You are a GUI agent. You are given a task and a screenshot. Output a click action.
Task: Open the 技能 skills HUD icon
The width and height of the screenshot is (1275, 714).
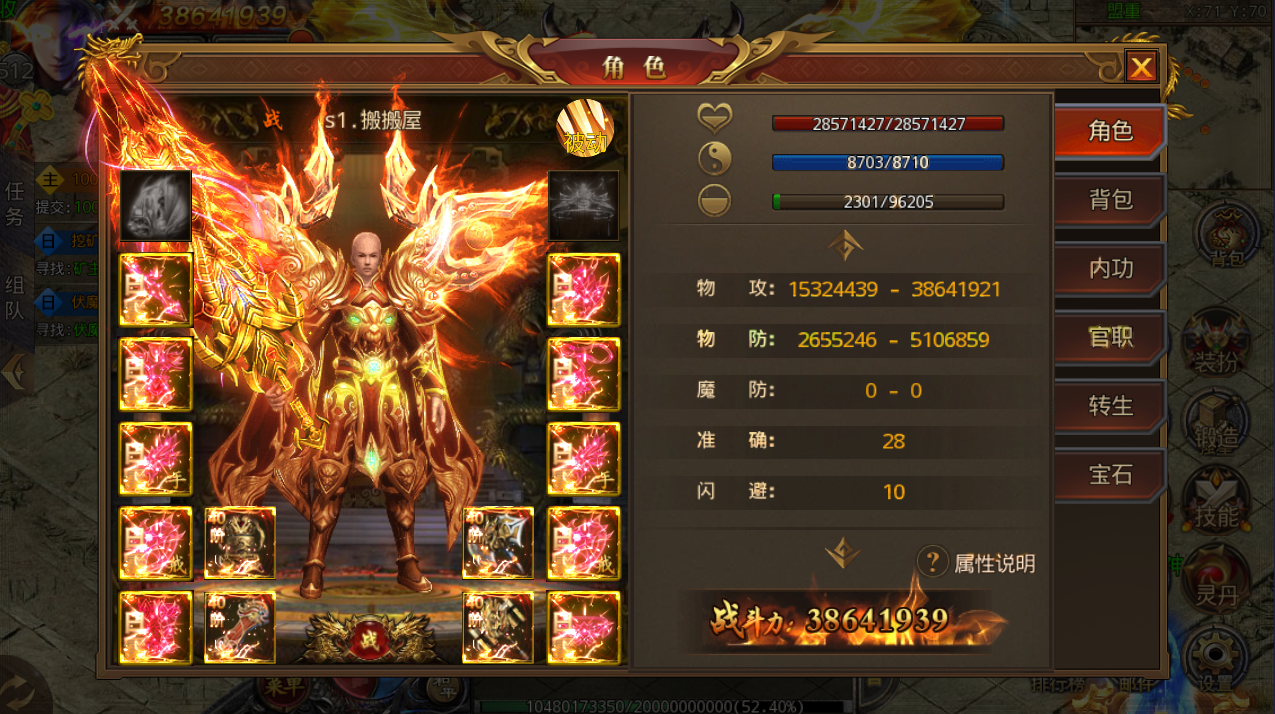(1216, 498)
